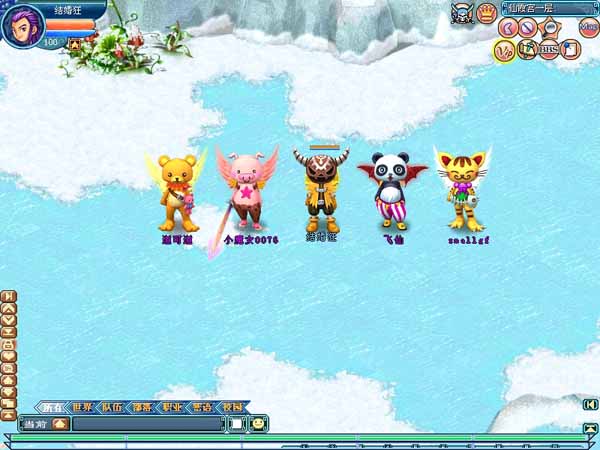Open the BBS forum button
The image size is (600, 450).
(x=549, y=49)
